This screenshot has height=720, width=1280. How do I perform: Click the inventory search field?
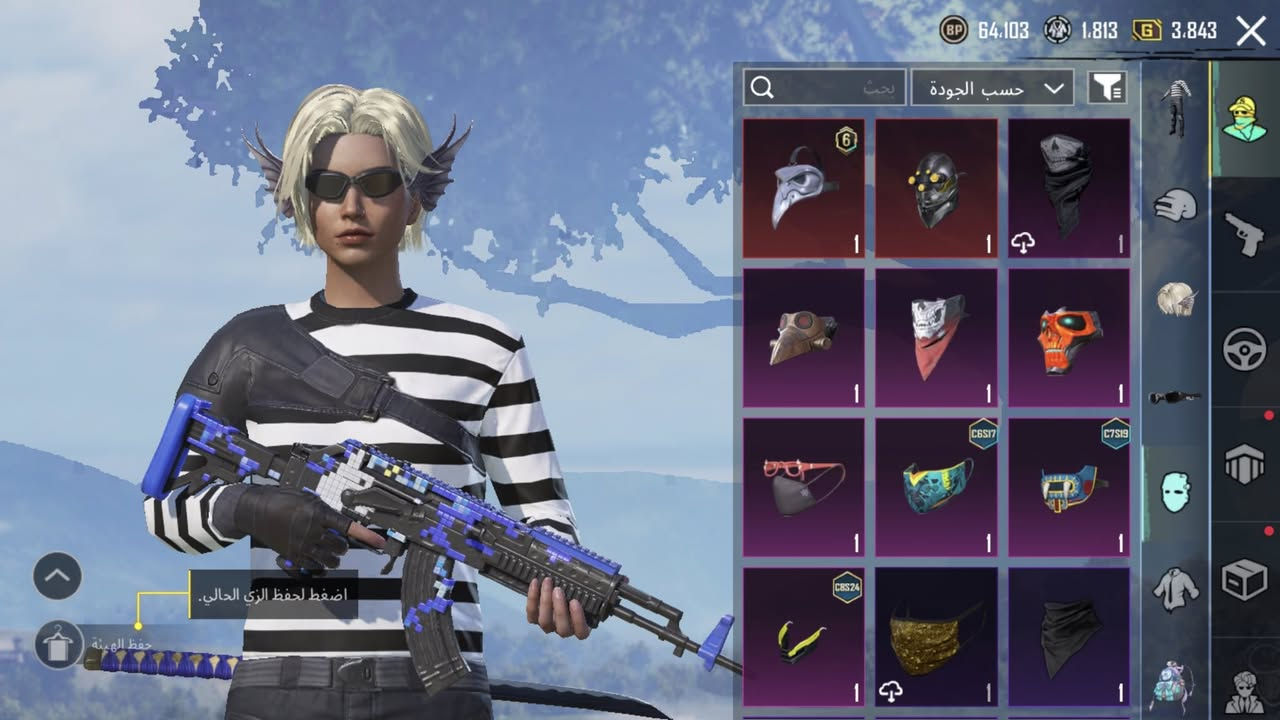point(825,88)
